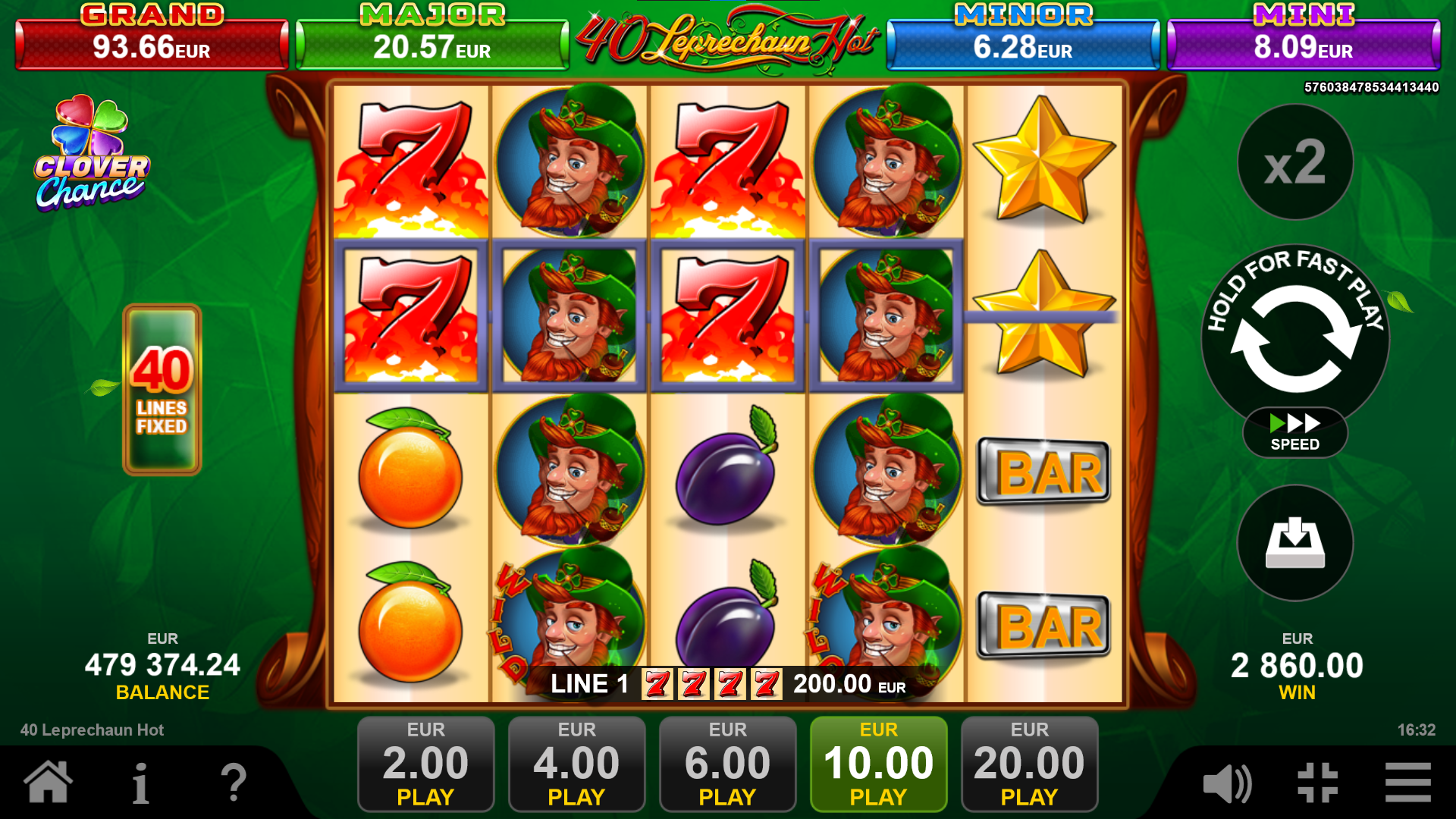This screenshot has width=1456, height=819.
Task: Enable fast spin with the SPEED toggle
Action: (1294, 432)
